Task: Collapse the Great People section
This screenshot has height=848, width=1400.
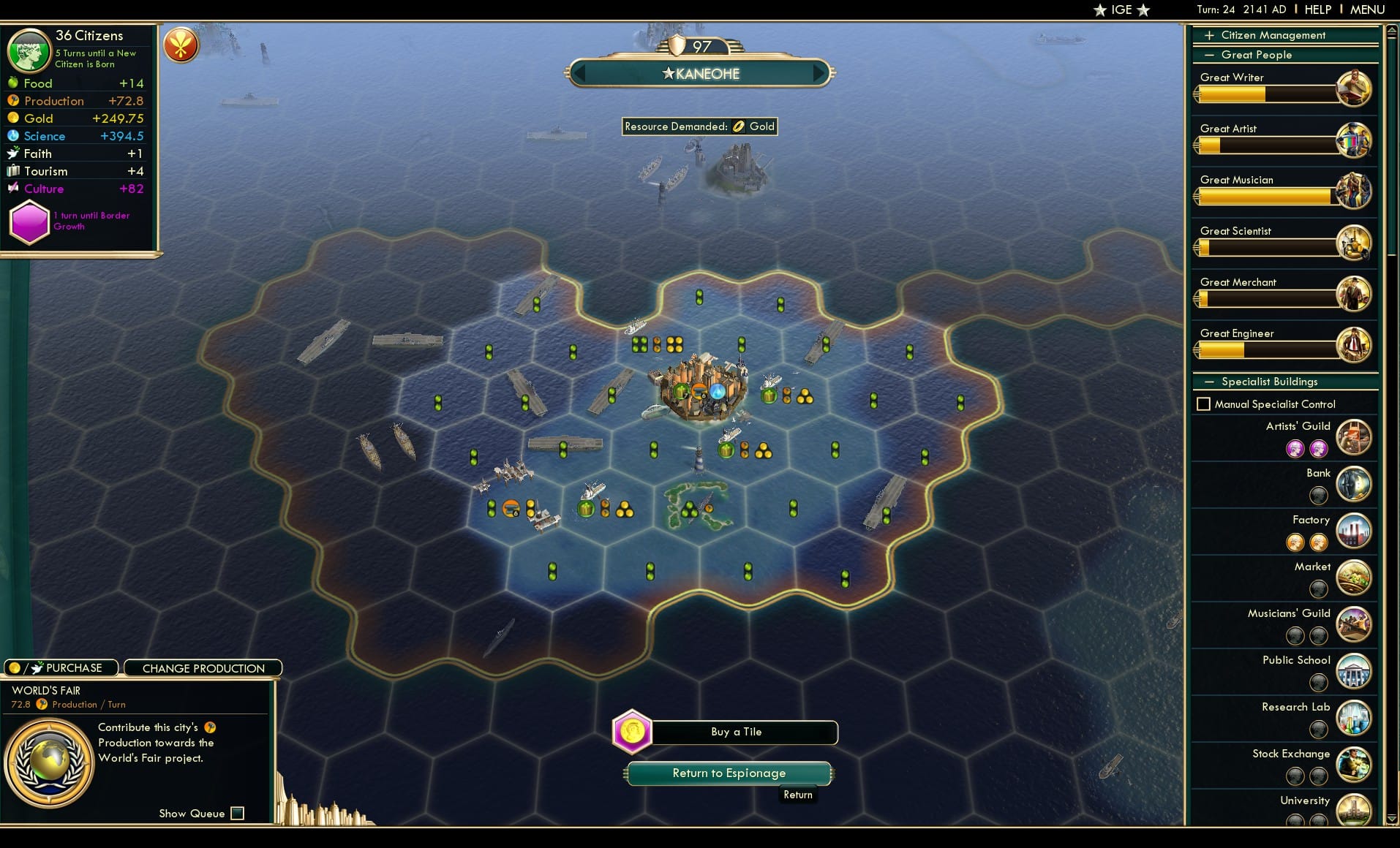Action: [1210, 55]
